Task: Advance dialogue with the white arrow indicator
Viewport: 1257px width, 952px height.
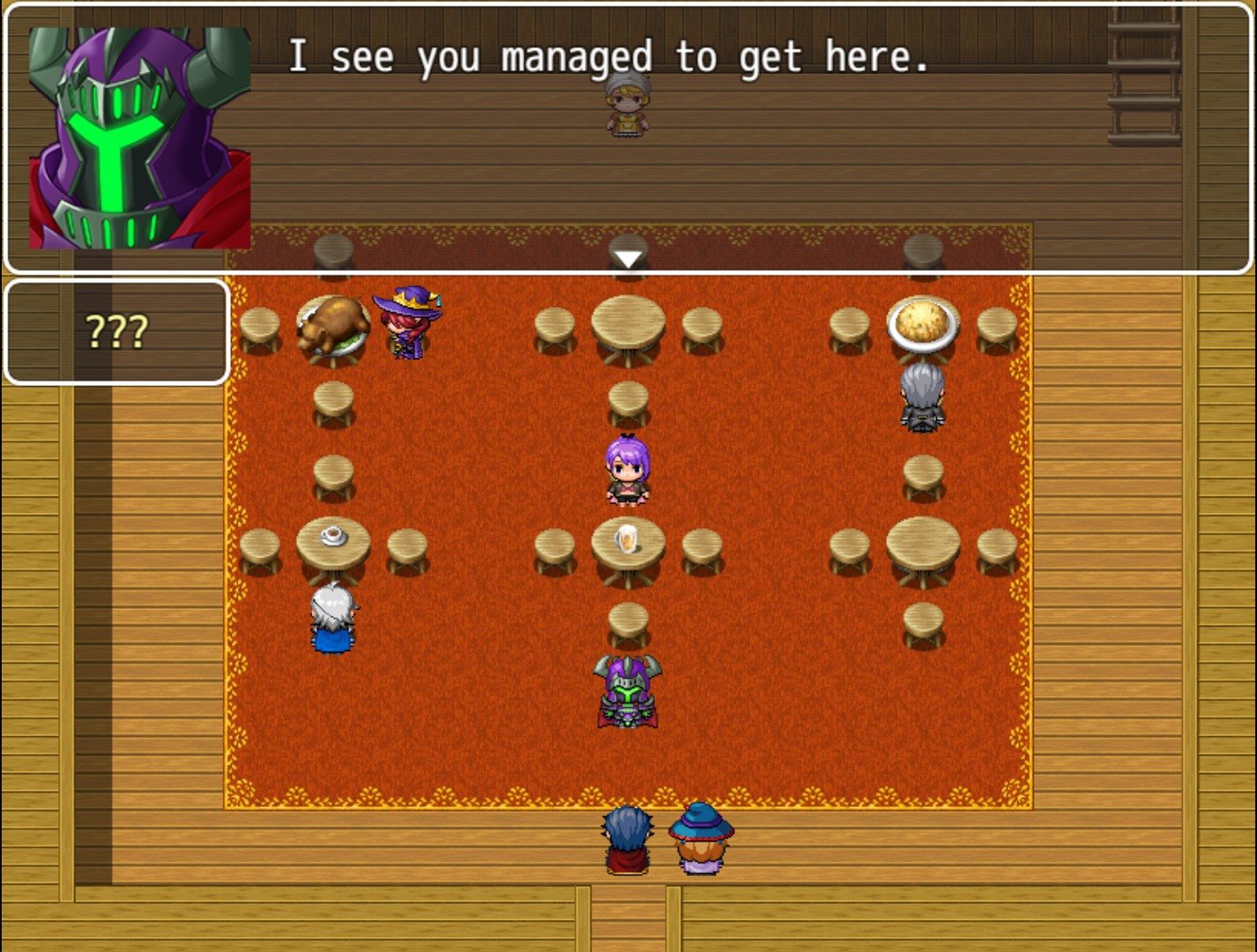Action: [x=628, y=259]
